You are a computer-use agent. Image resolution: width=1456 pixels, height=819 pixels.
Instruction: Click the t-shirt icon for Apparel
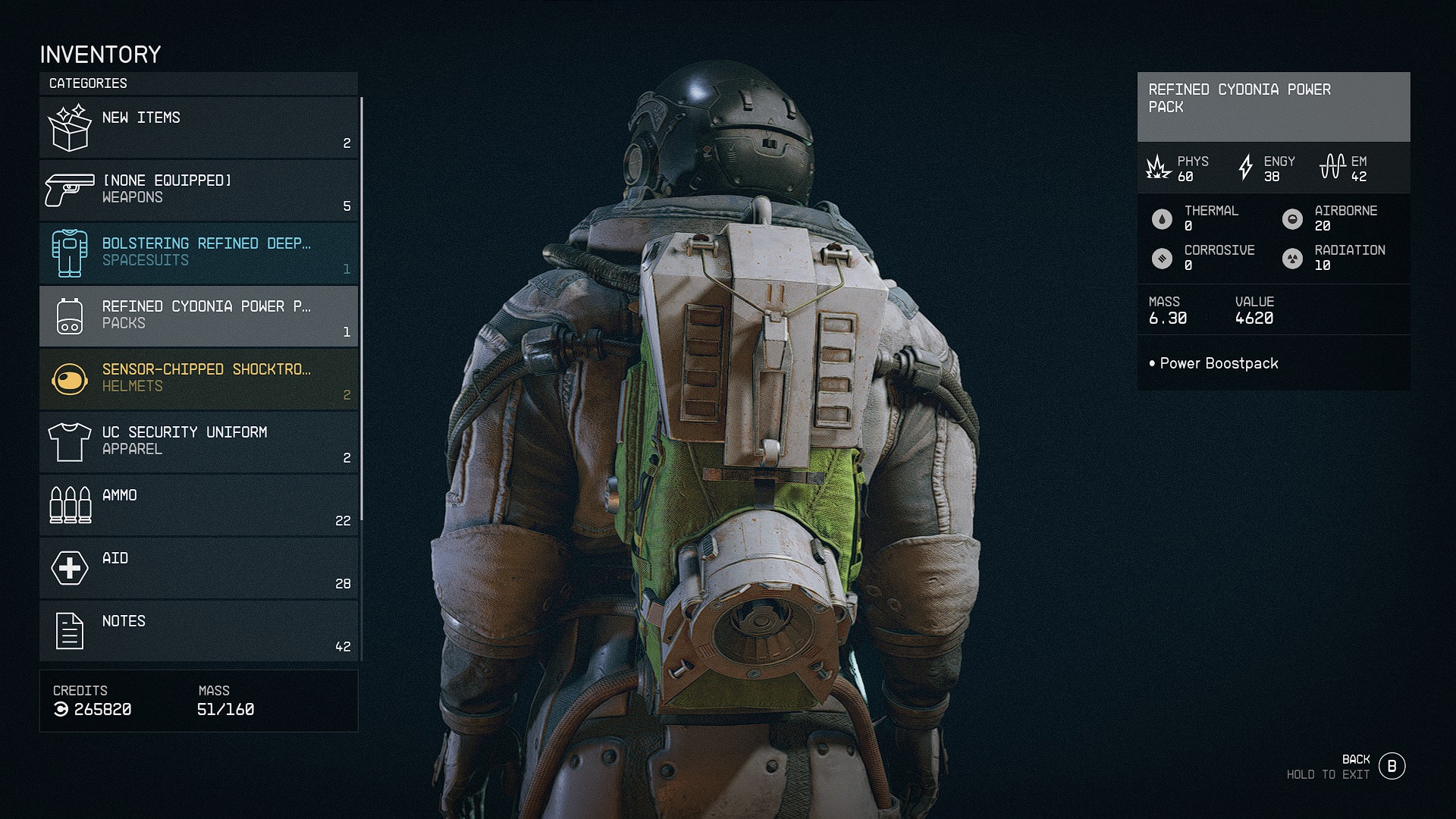point(71,441)
